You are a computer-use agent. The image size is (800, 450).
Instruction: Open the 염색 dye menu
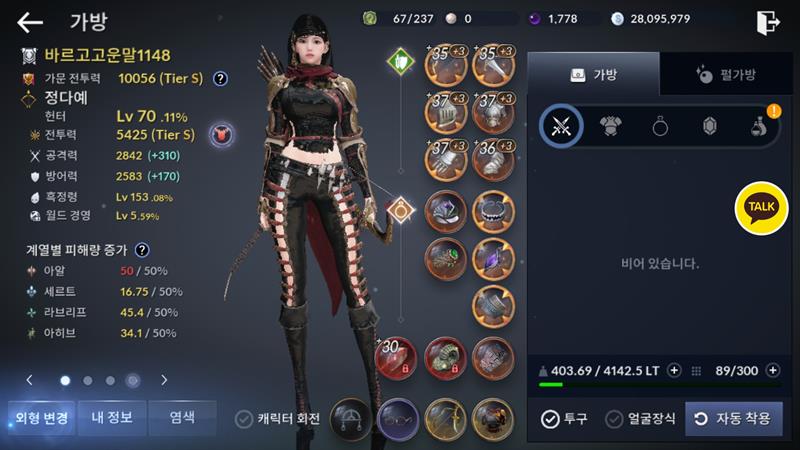(x=181, y=417)
